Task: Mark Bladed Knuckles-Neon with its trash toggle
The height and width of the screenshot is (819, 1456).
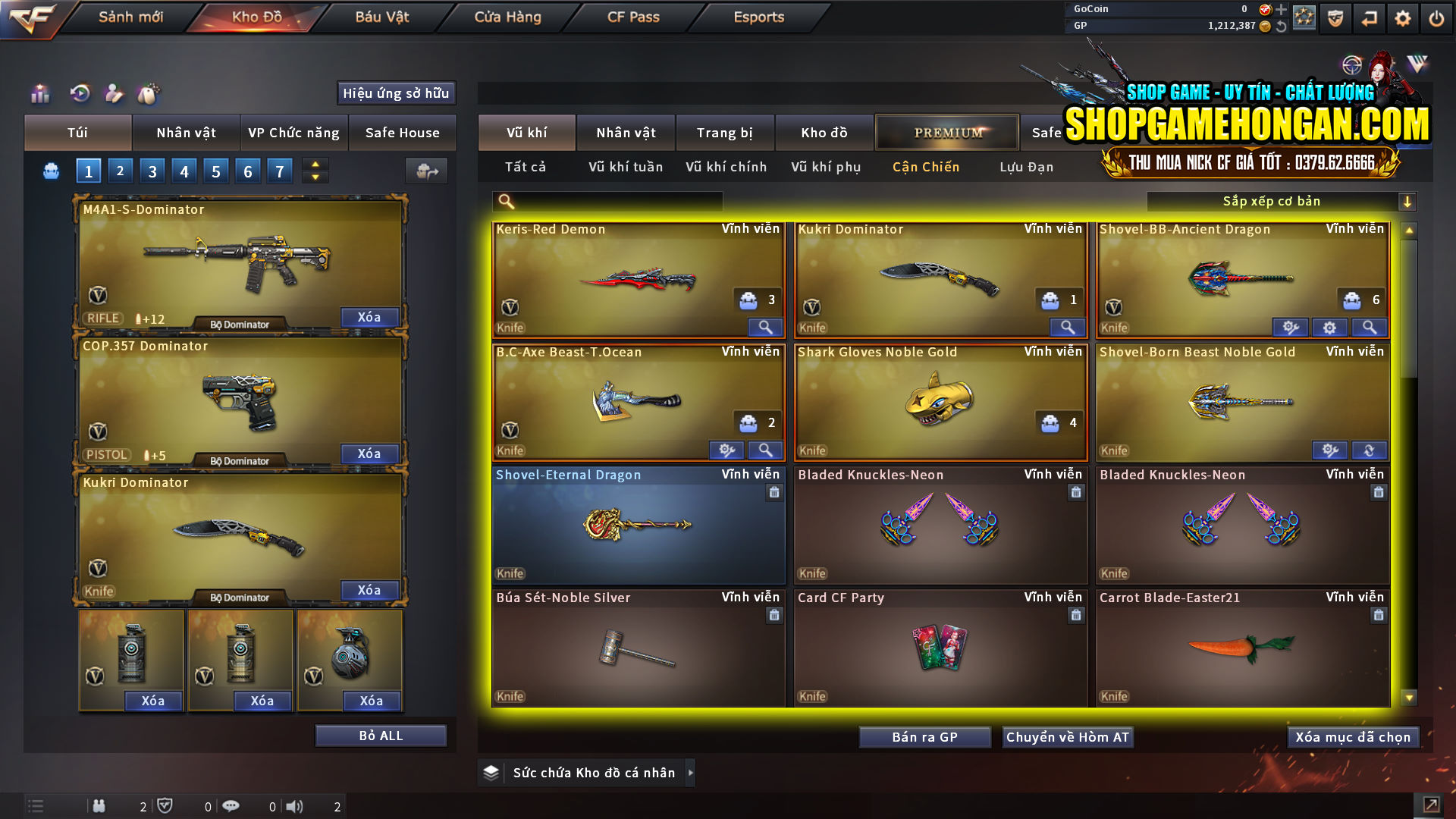Action: coord(1076,492)
